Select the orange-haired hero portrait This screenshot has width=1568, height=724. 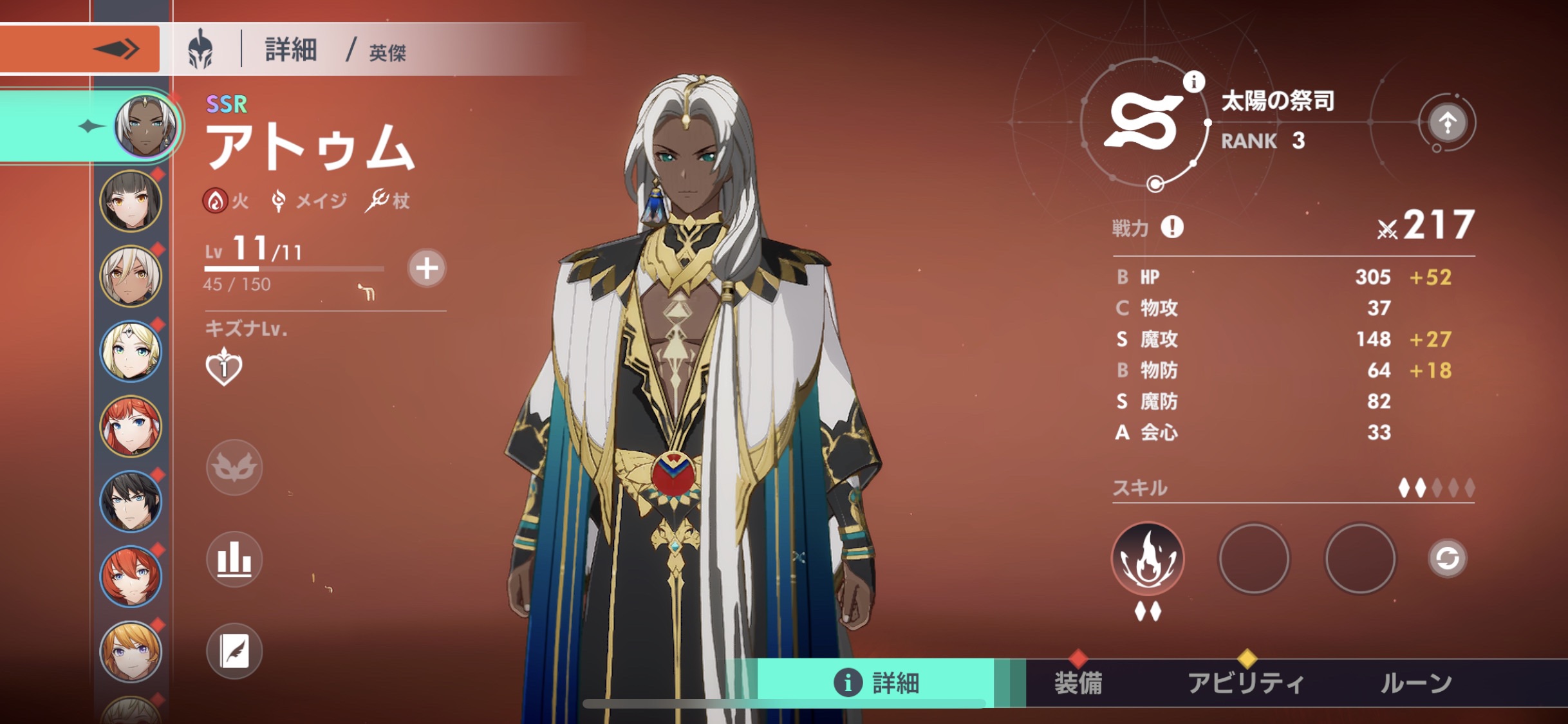click(x=131, y=651)
